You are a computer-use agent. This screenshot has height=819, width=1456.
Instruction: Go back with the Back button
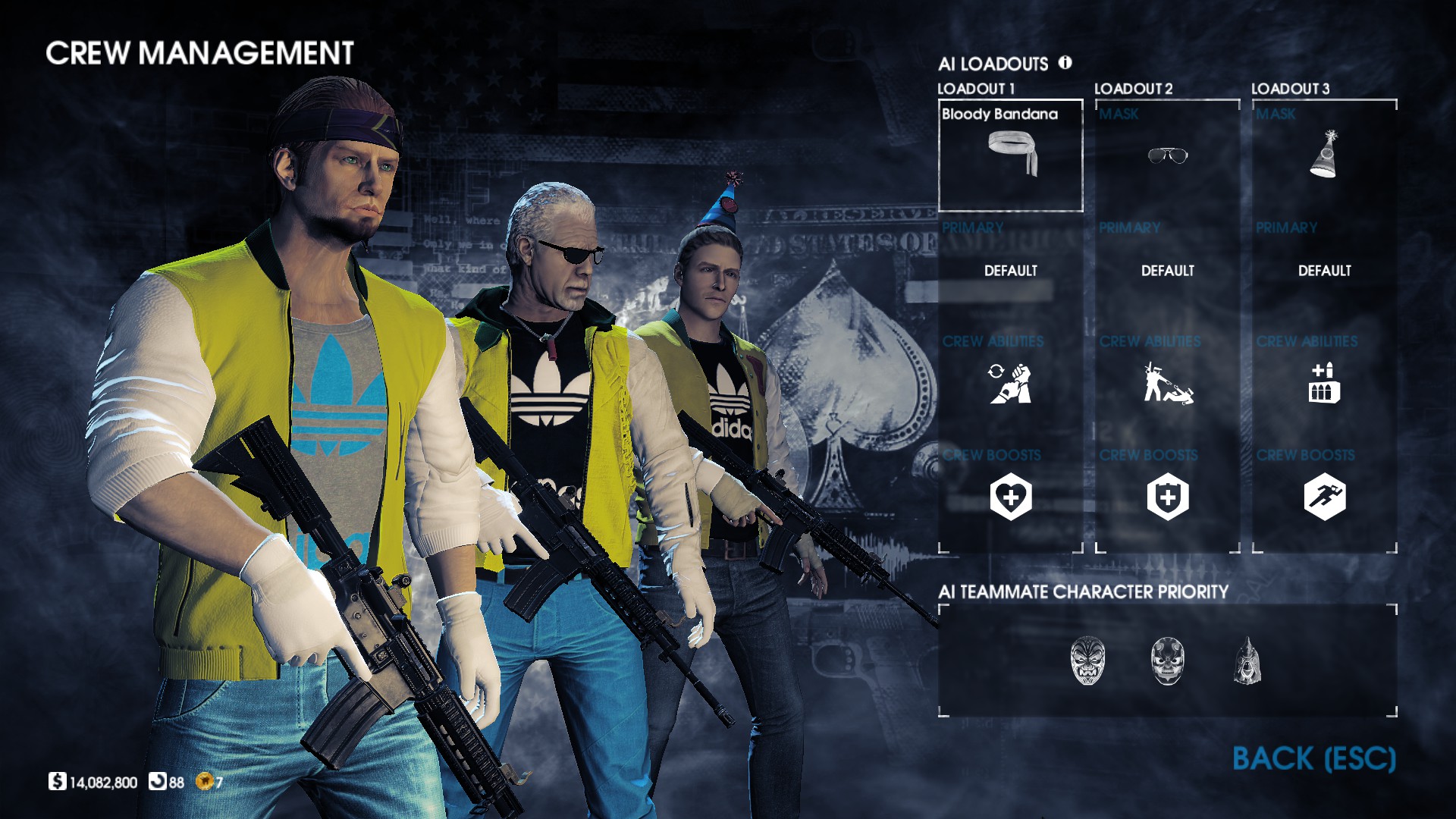click(1313, 758)
